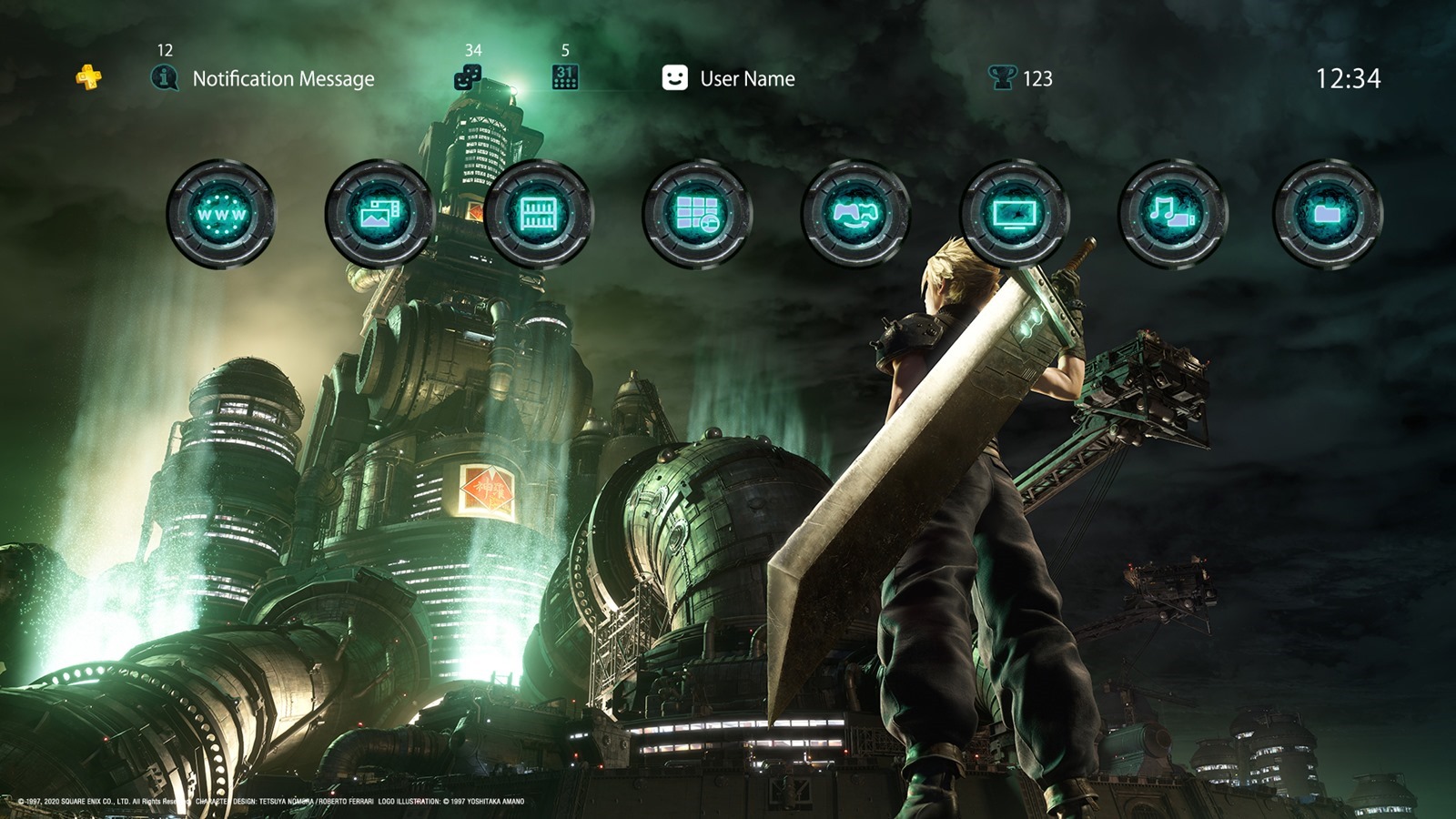Image resolution: width=1456 pixels, height=819 pixels.
Task: Open the folder icon
Action: click(x=1328, y=215)
